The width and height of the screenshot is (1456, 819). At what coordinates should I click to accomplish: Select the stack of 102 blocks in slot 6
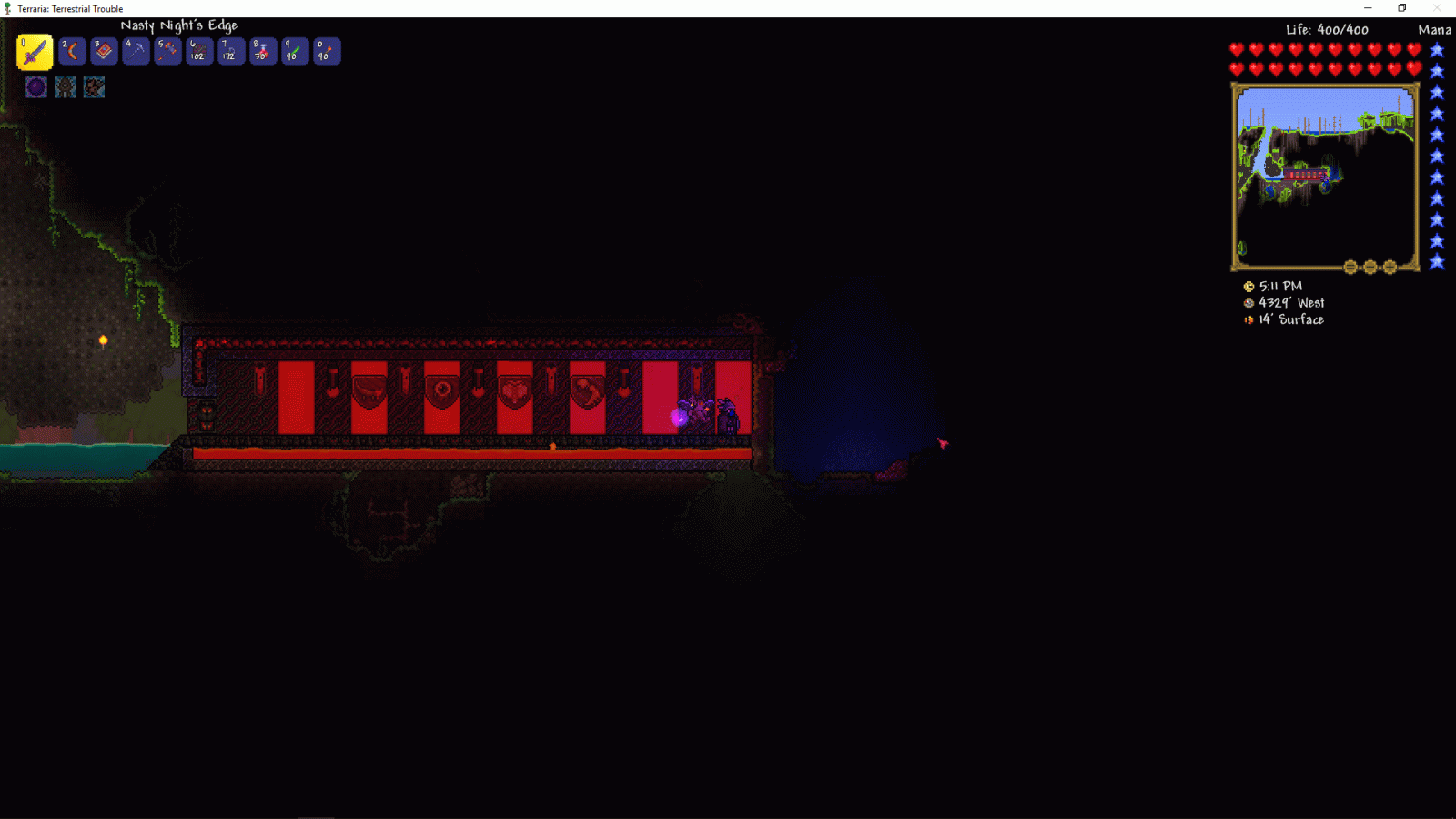(198, 51)
